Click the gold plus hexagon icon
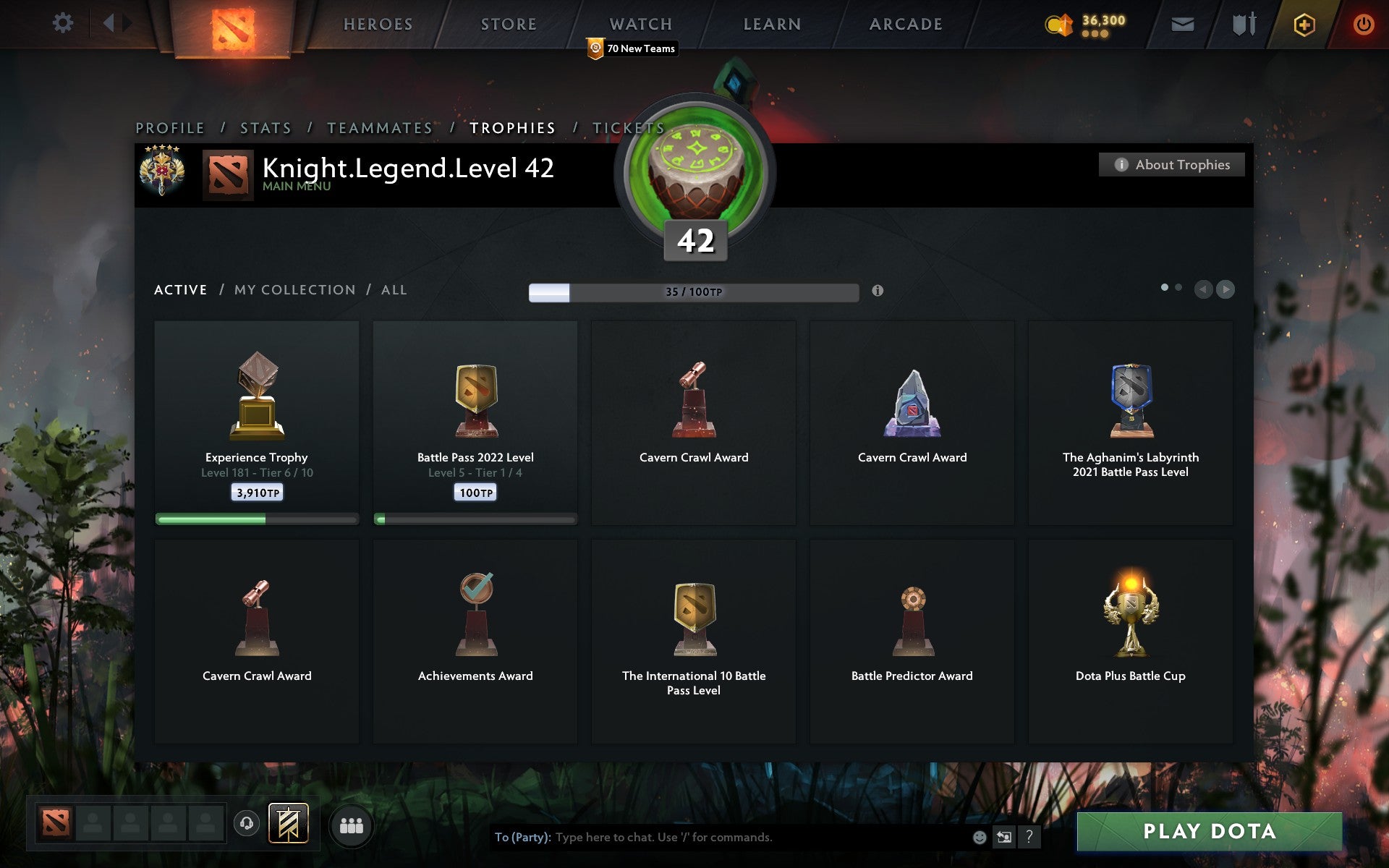 click(x=1302, y=24)
